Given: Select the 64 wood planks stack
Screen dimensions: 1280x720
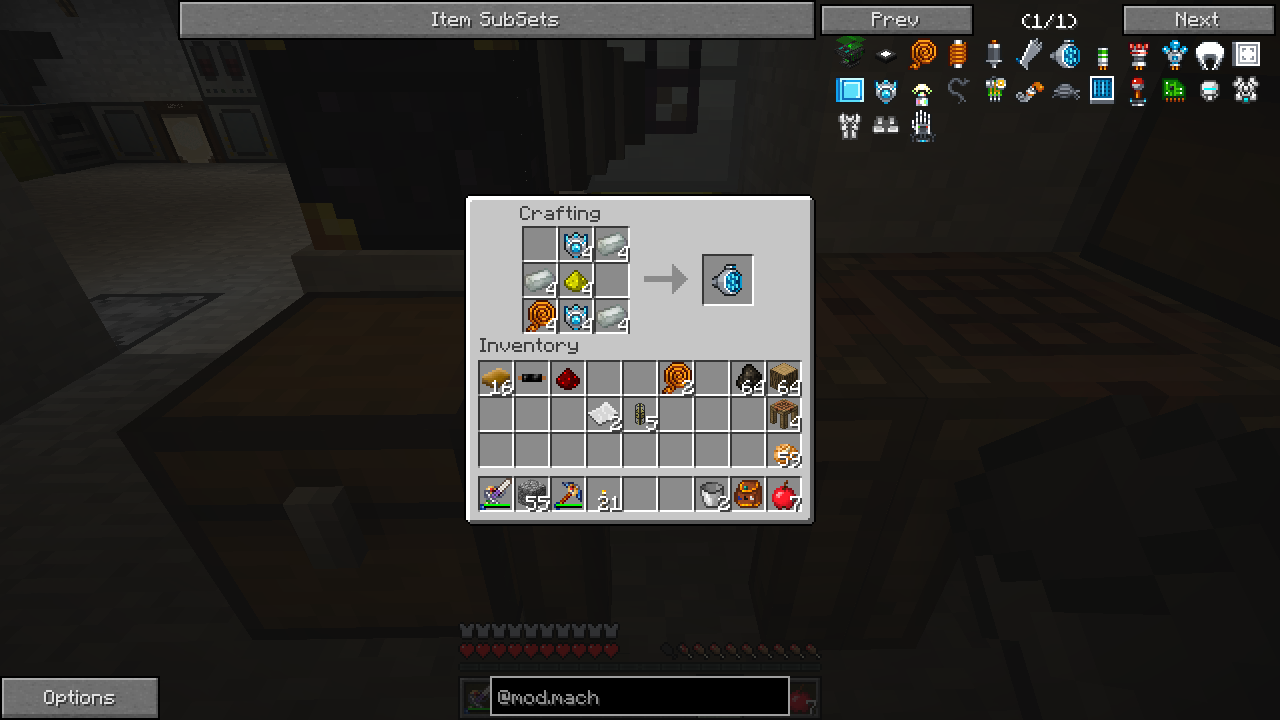Looking at the screenshot, I should point(784,379).
